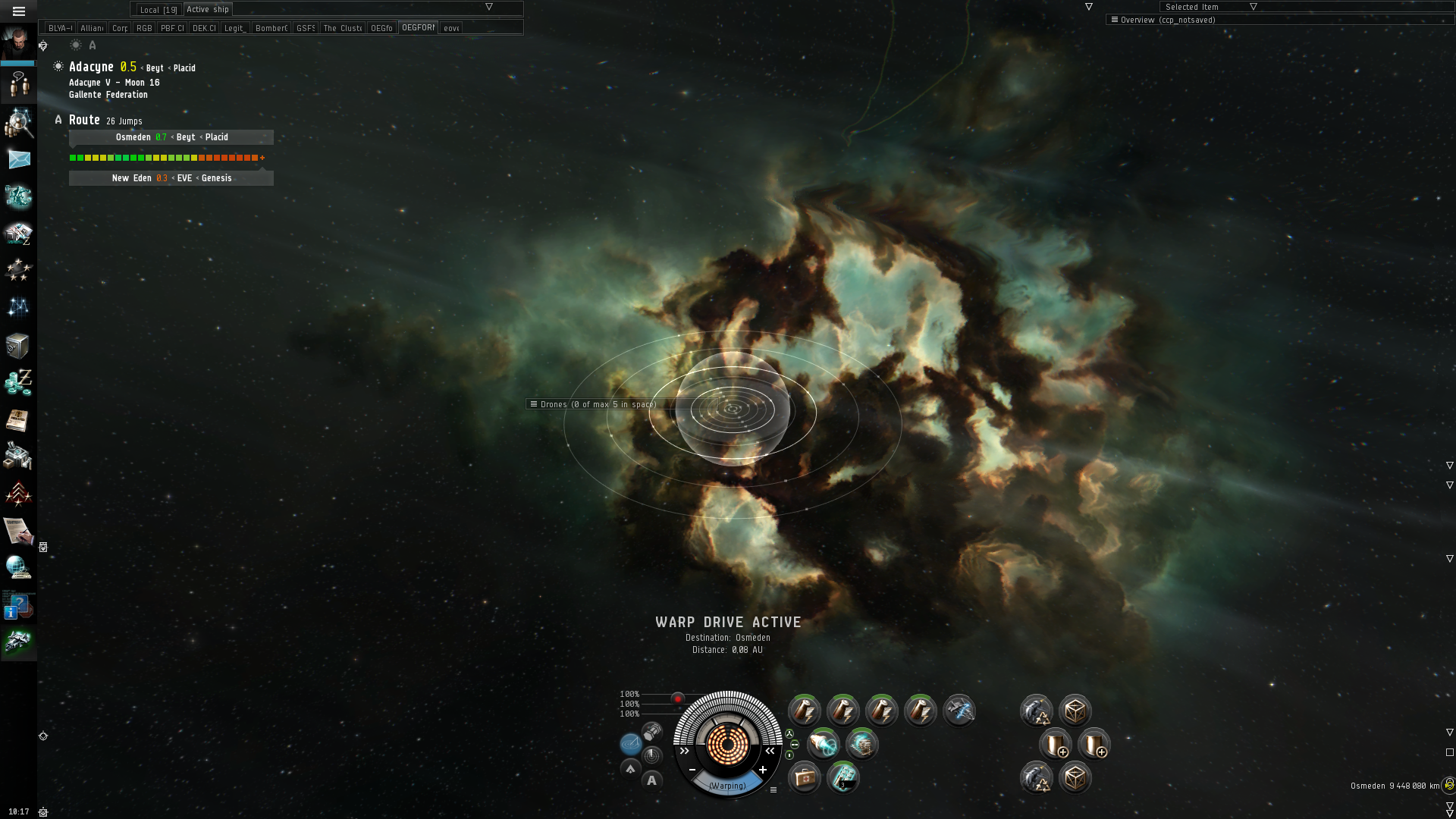Viewport: 1456px width, 819px height.
Task: Open the Drones window menu
Action: tap(534, 404)
